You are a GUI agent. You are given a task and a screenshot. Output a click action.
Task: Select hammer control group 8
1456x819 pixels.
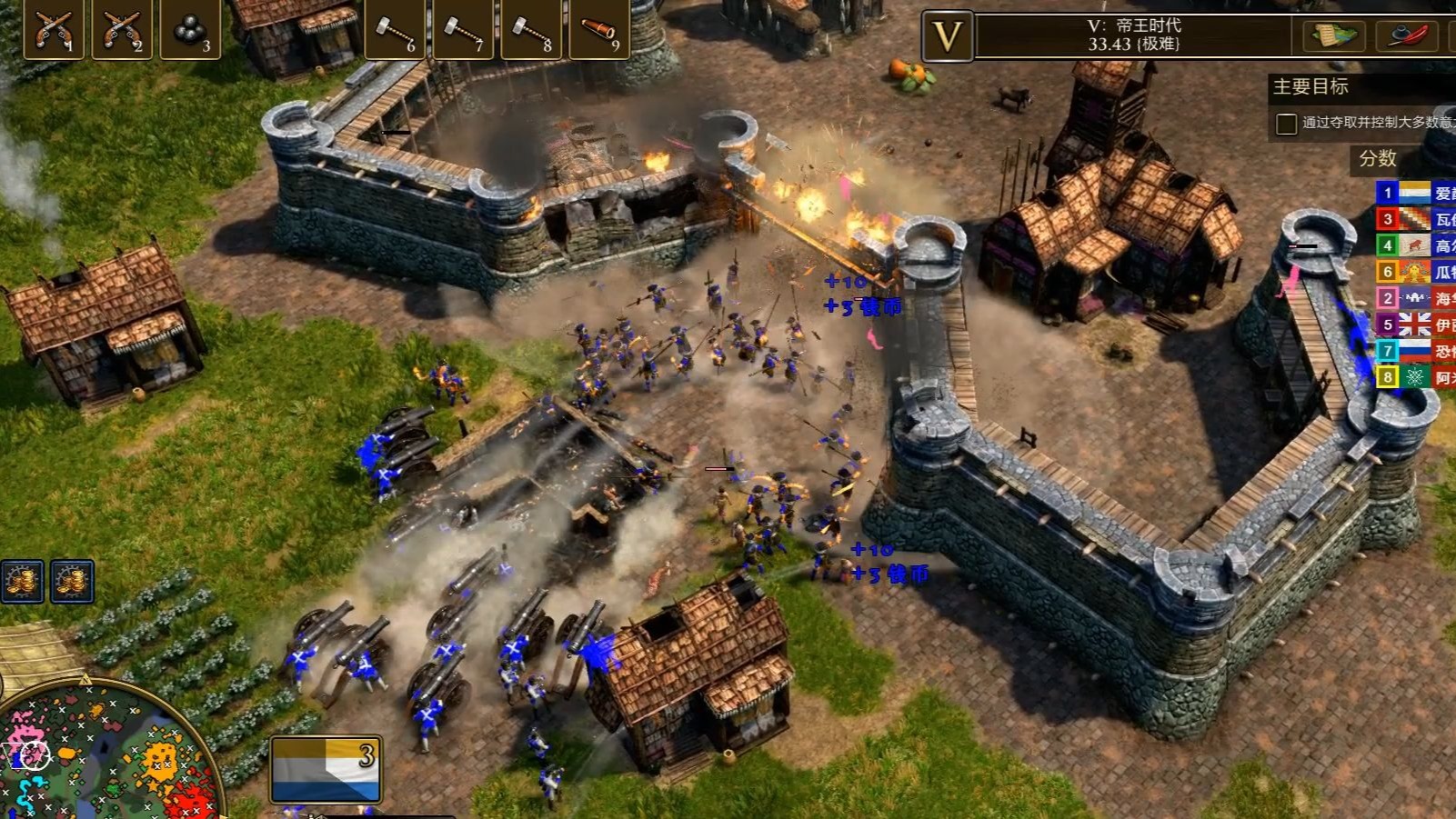click(531, 29)
